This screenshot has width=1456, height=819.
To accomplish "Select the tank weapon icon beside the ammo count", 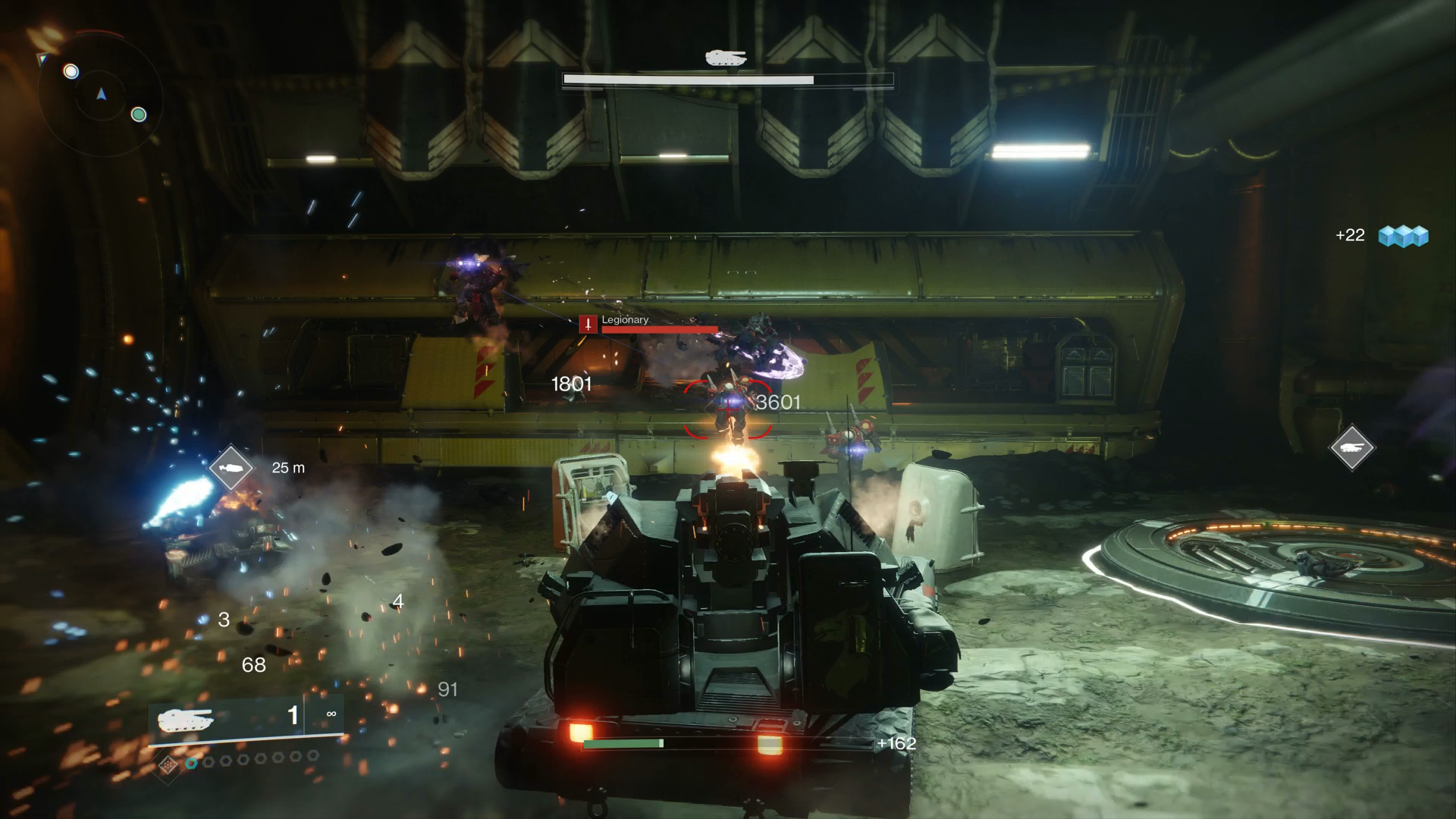I will click(186, 718).
